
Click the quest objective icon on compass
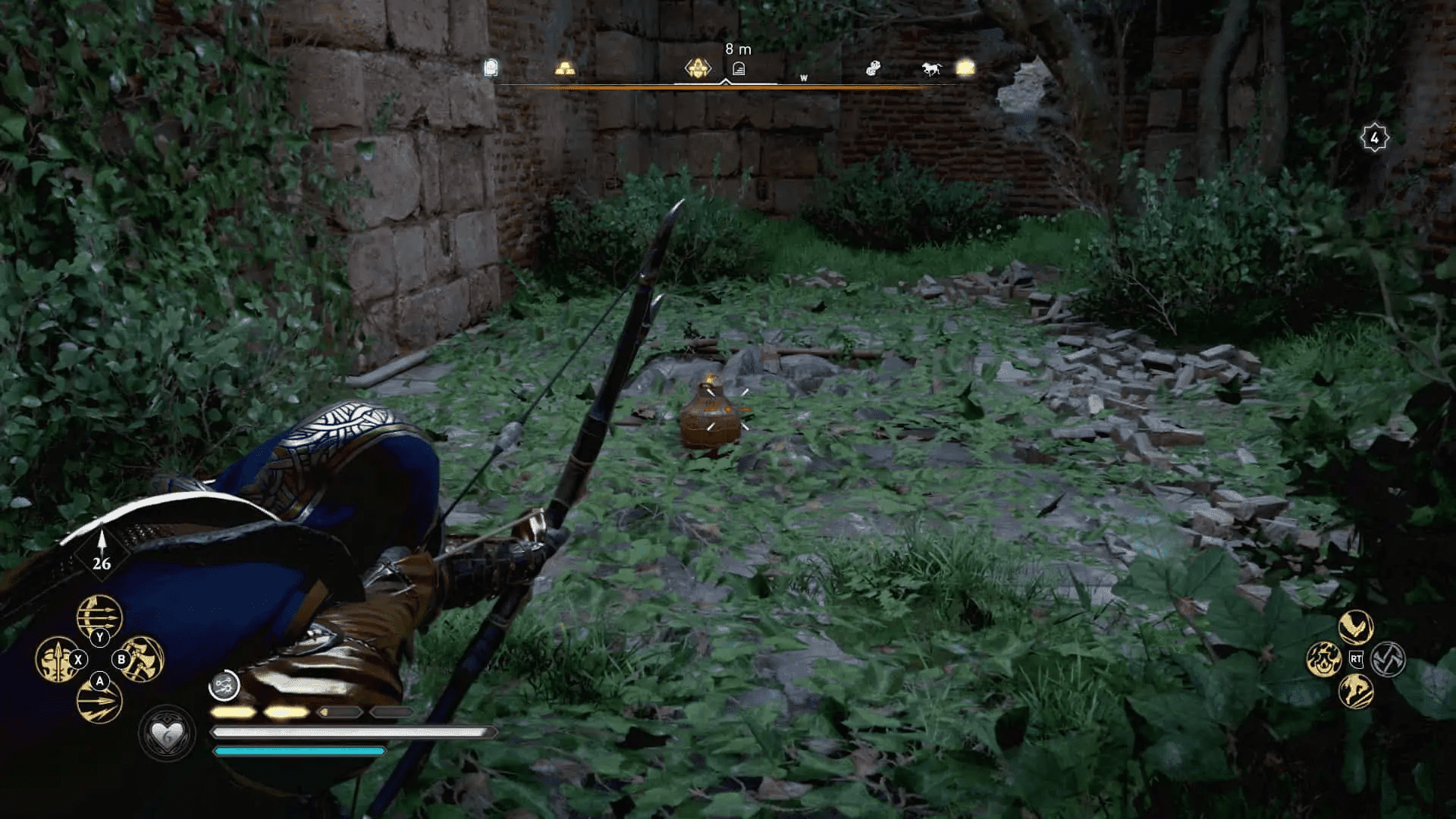pos(698,69)
